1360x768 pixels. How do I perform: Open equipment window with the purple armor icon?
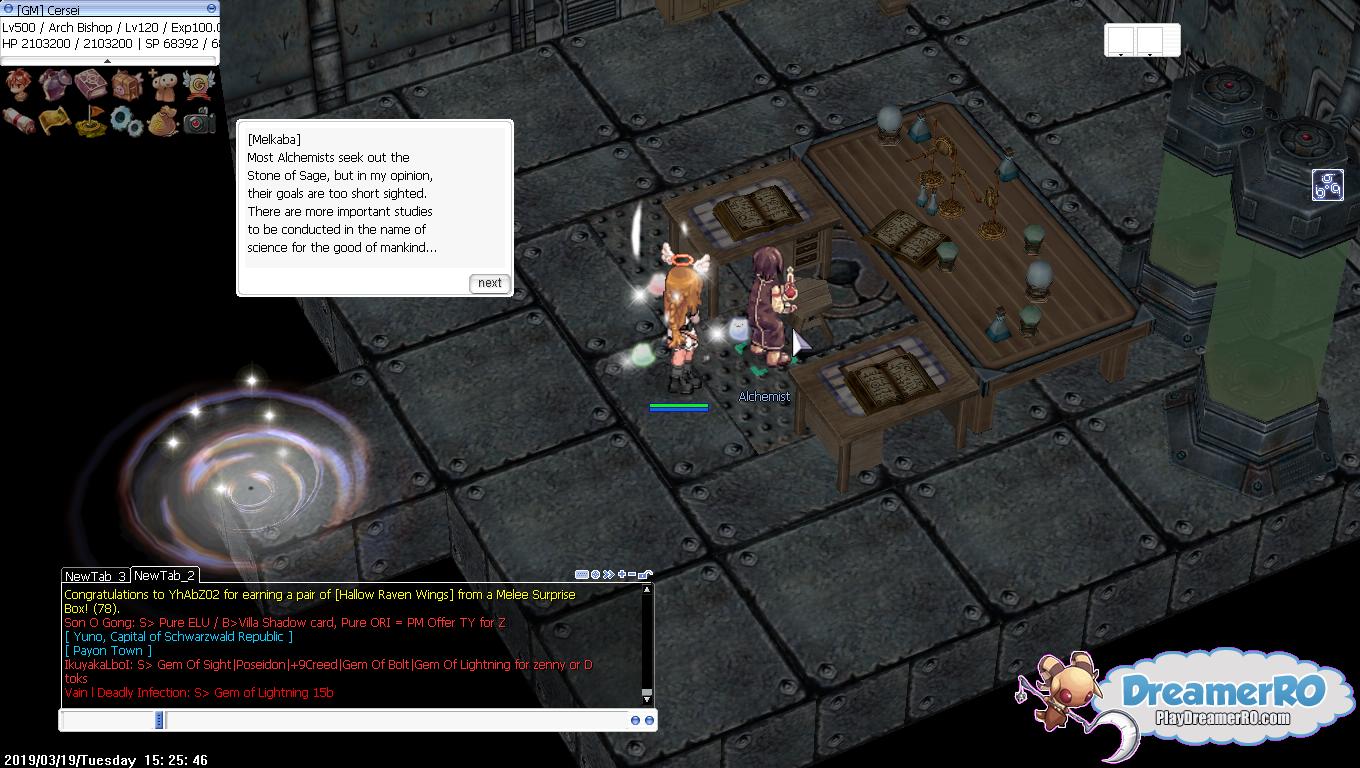pos(54,86)
